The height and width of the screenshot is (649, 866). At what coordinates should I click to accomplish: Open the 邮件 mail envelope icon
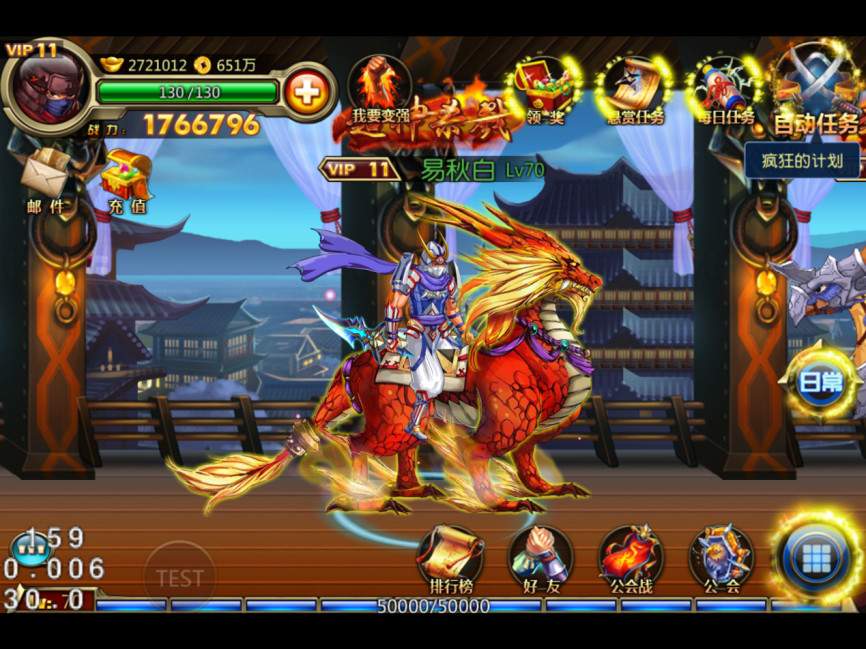pyautogui.click(x=45, y=178)
